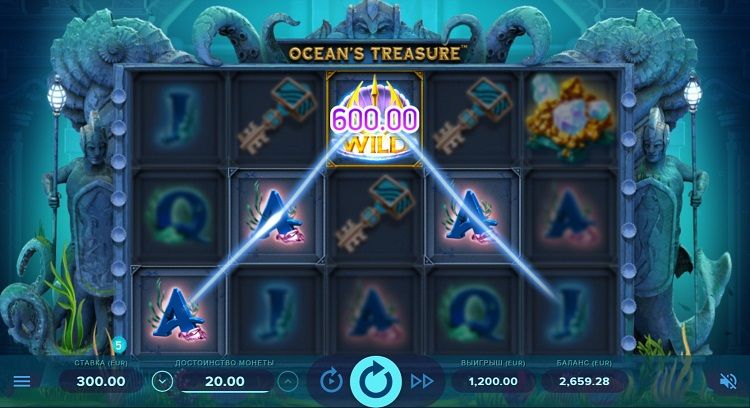
Task: Click the 300.00 bet amount field
Action: click(99, 381)
